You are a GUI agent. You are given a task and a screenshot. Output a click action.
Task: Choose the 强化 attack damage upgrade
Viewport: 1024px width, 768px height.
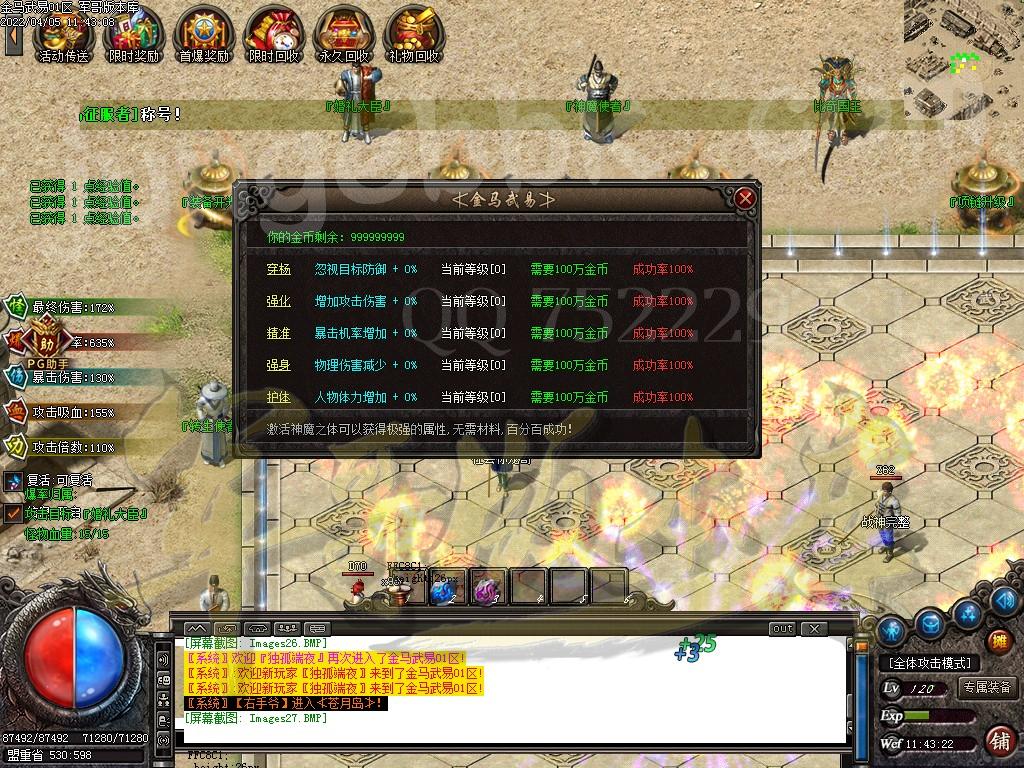[x=278, y=301]
